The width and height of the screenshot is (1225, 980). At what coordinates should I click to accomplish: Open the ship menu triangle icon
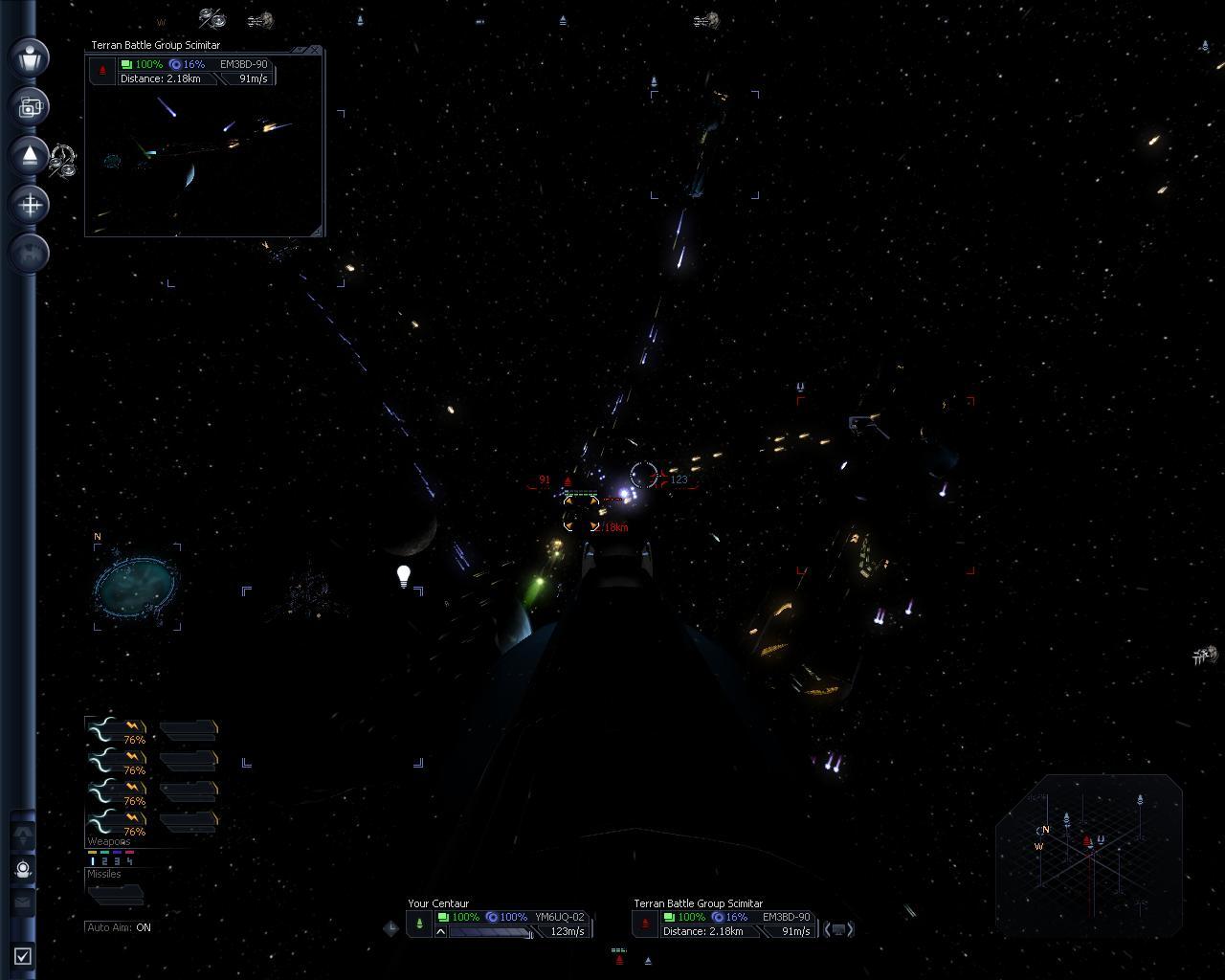click(30, 155)
